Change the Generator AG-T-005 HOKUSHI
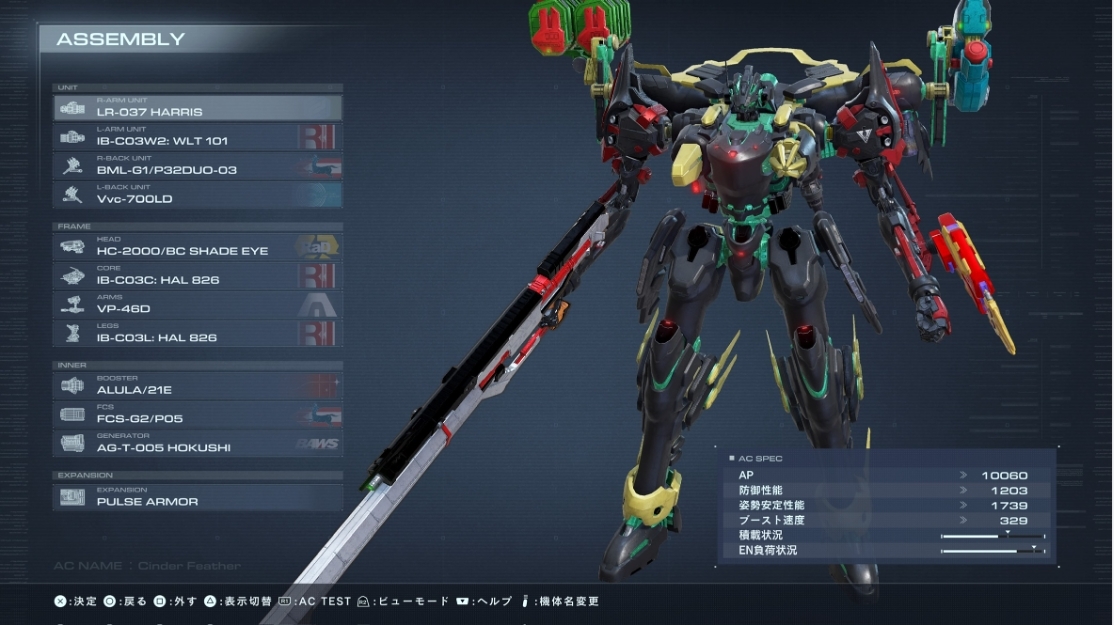 [198, 444]
